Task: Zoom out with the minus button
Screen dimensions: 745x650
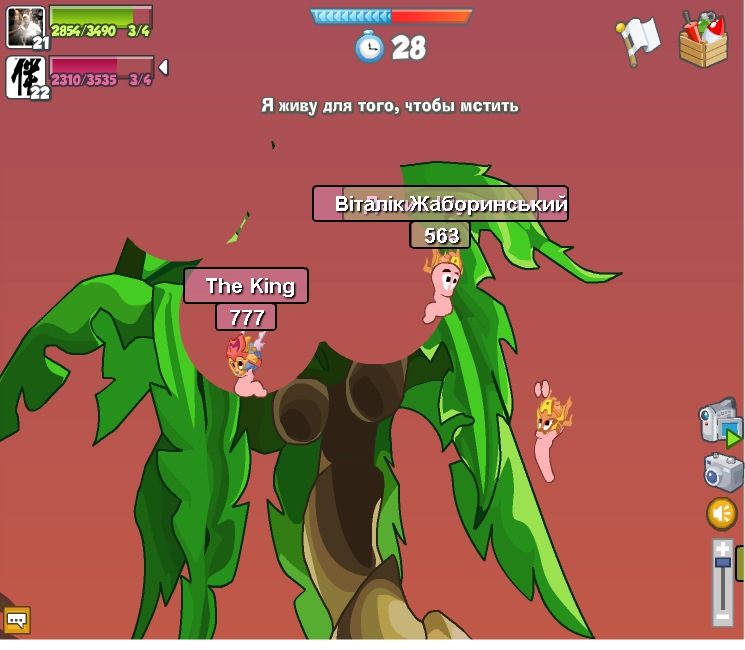Action: click(722, 619)
